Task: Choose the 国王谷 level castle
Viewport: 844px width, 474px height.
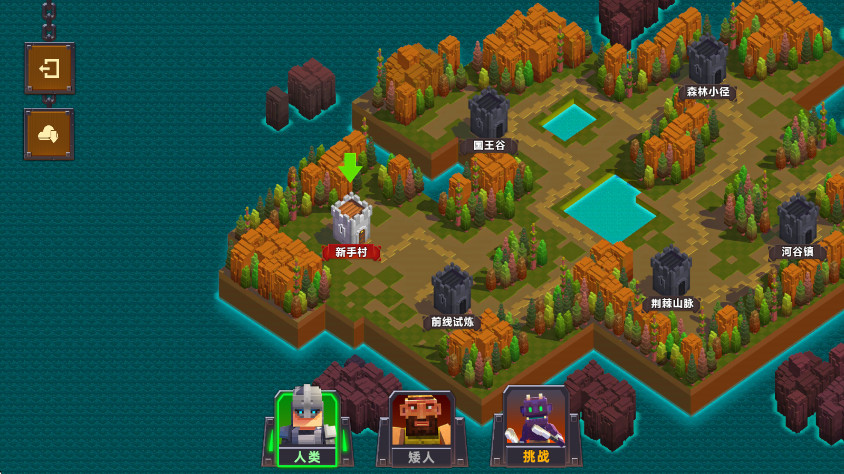Action: click(x=489, y=114)
